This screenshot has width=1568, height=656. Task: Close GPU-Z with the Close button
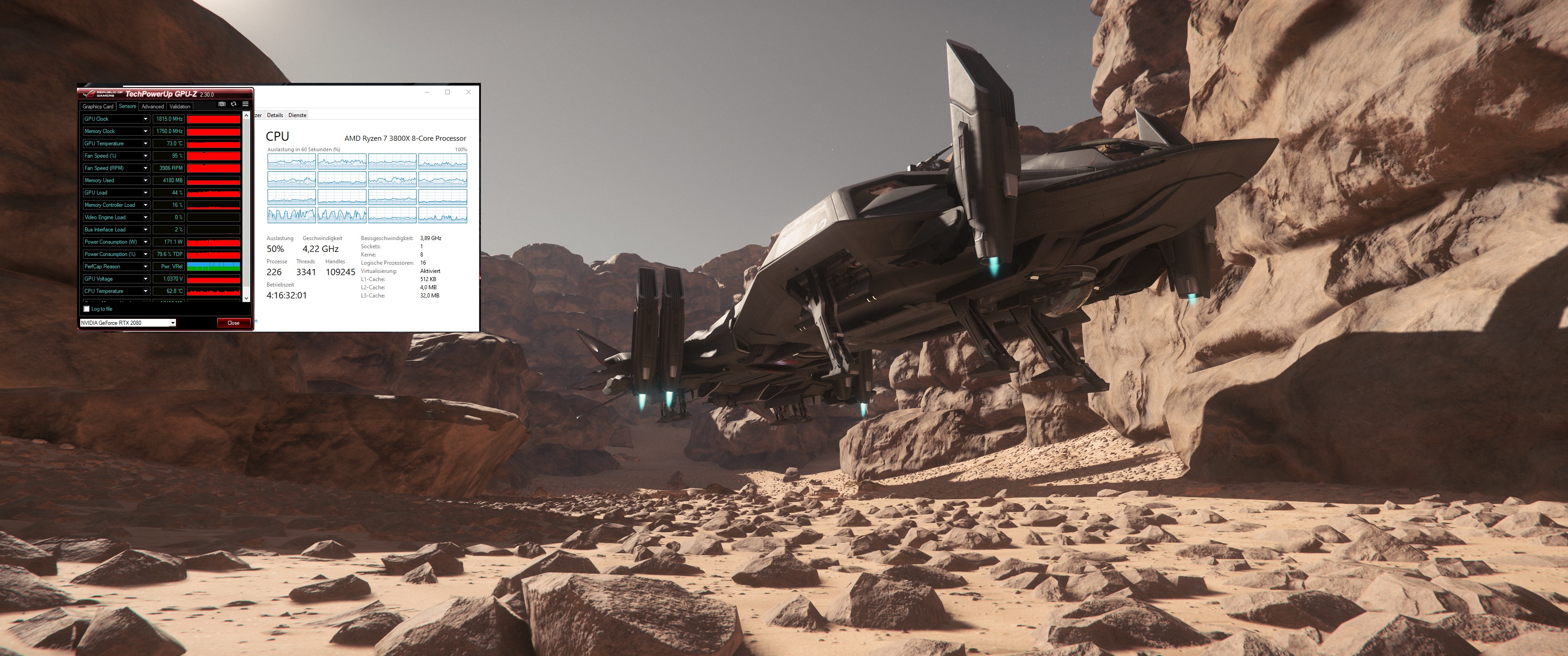(x=234, y=323)
